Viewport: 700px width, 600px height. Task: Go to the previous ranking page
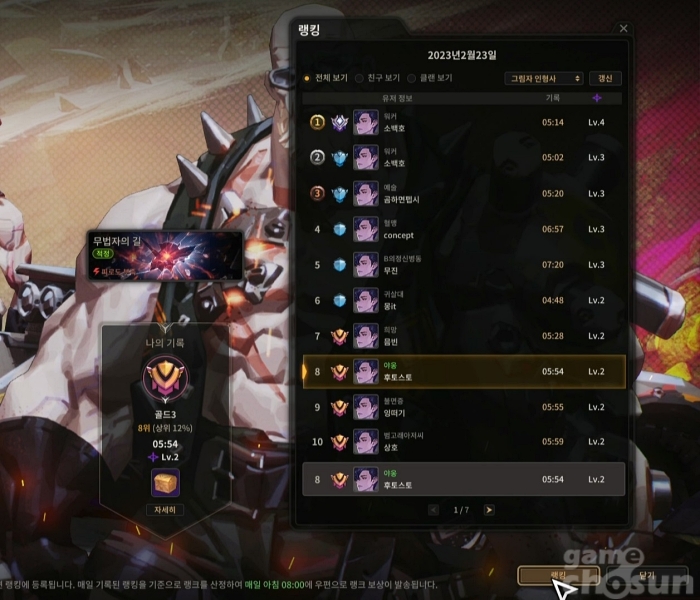point(433,510)
